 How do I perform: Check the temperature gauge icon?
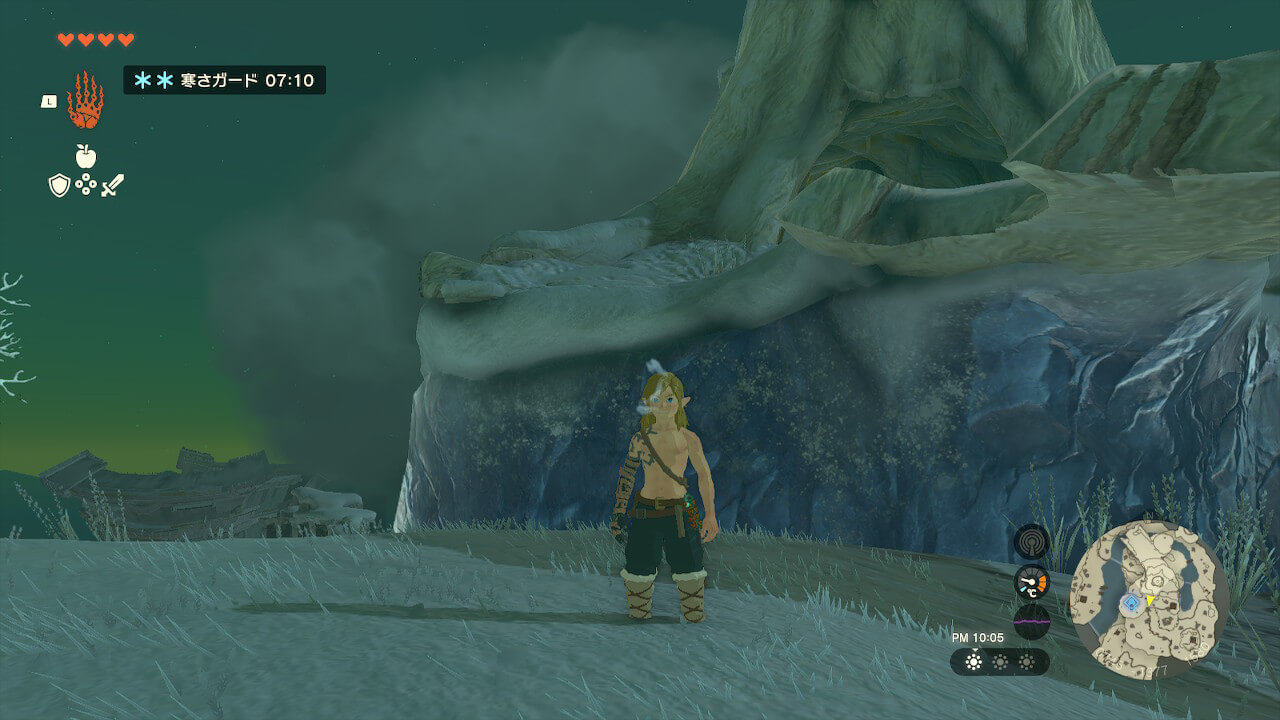coord(1031,581)
